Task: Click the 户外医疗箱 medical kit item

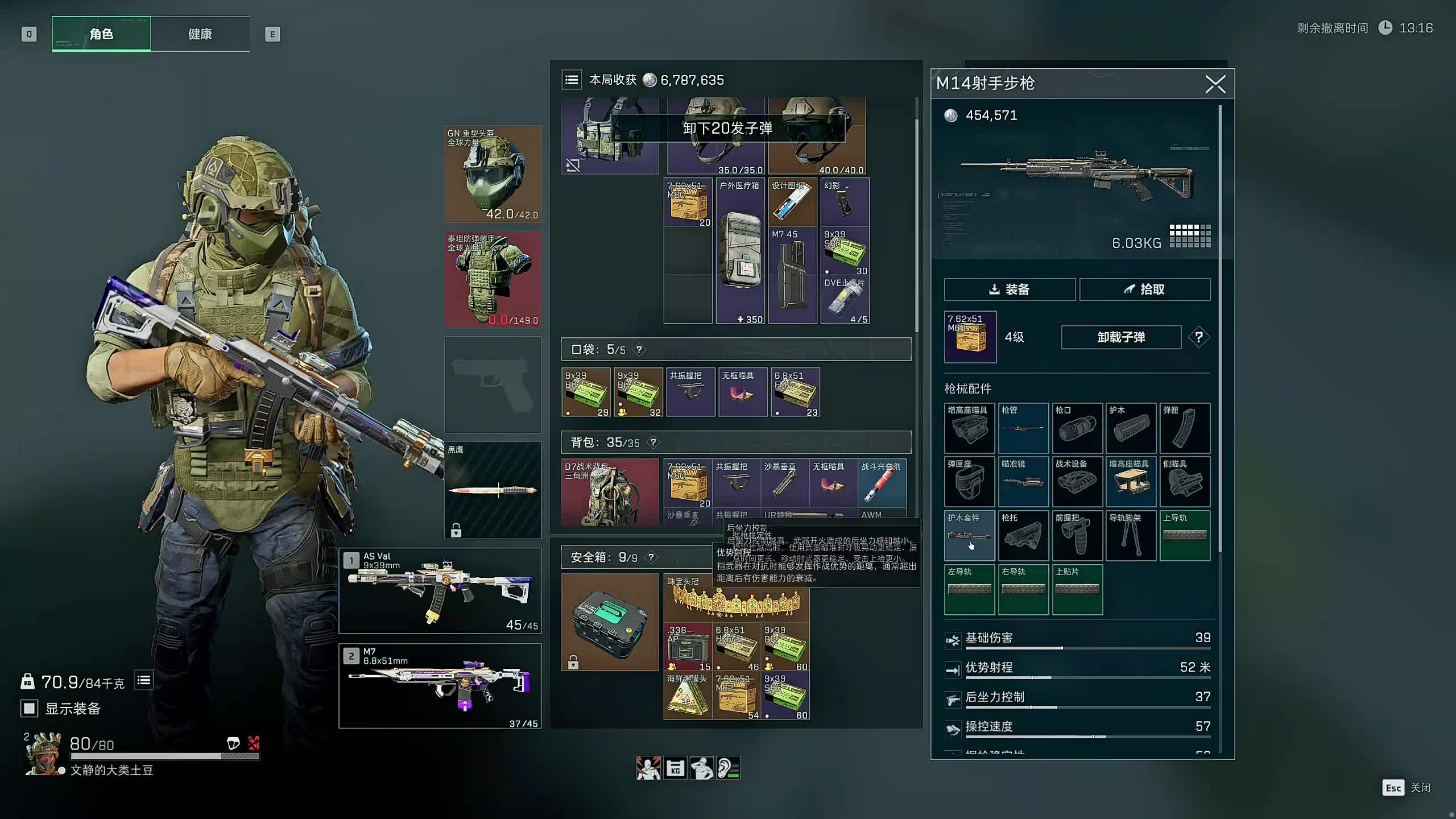Action: coord(739,251)
